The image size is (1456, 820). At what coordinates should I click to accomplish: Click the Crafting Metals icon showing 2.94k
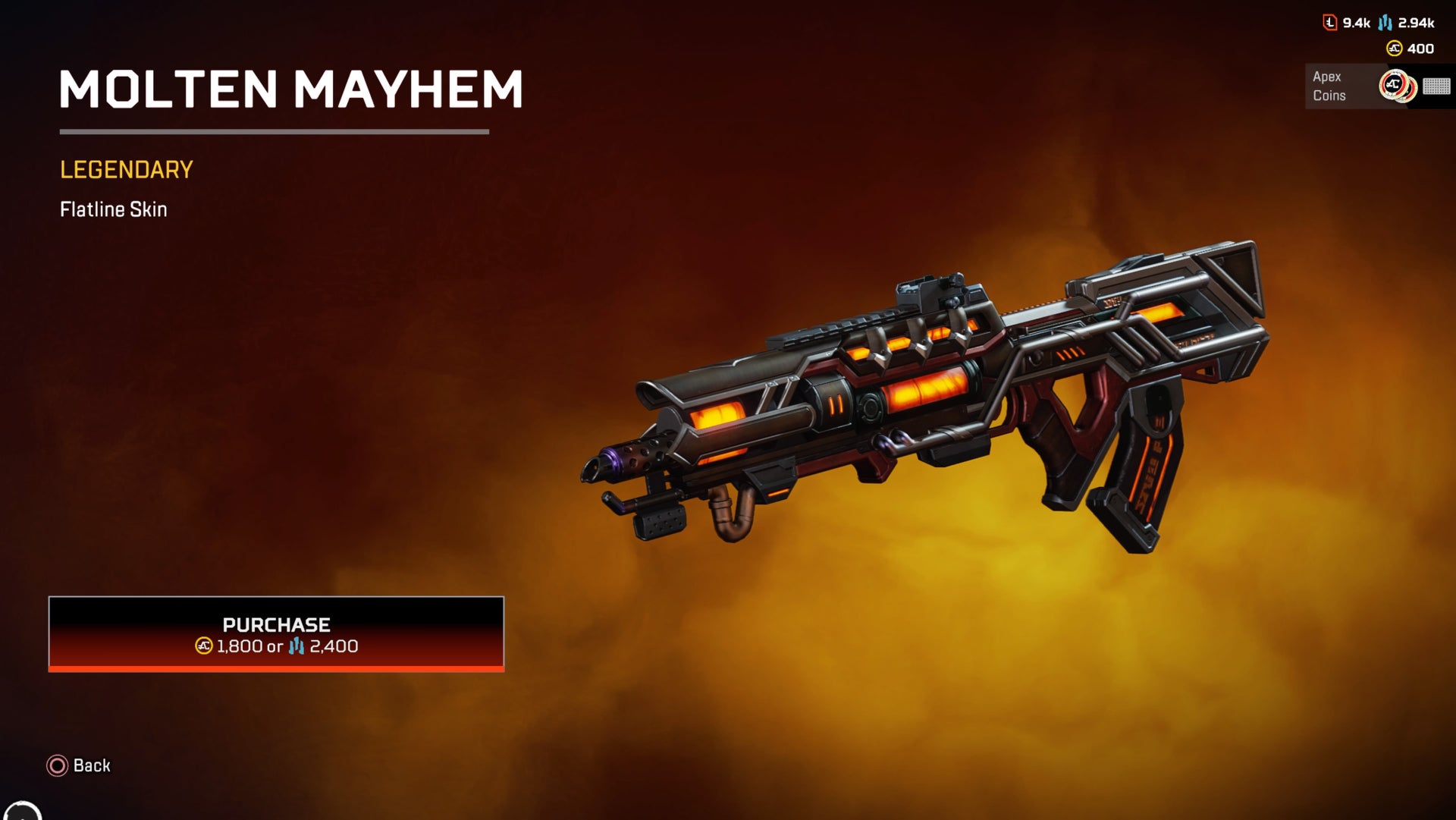[x=1385, y=23]
